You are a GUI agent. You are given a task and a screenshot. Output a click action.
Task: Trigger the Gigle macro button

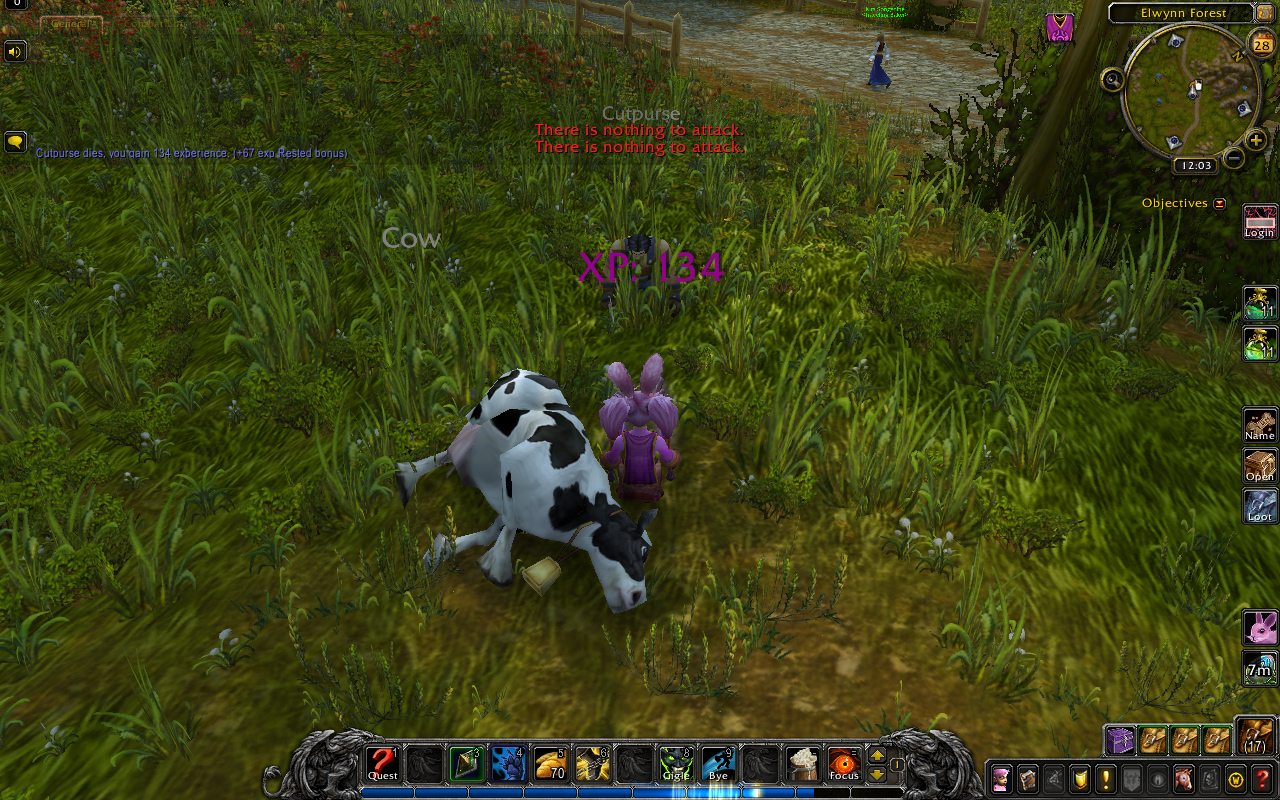tap(677, 765)
